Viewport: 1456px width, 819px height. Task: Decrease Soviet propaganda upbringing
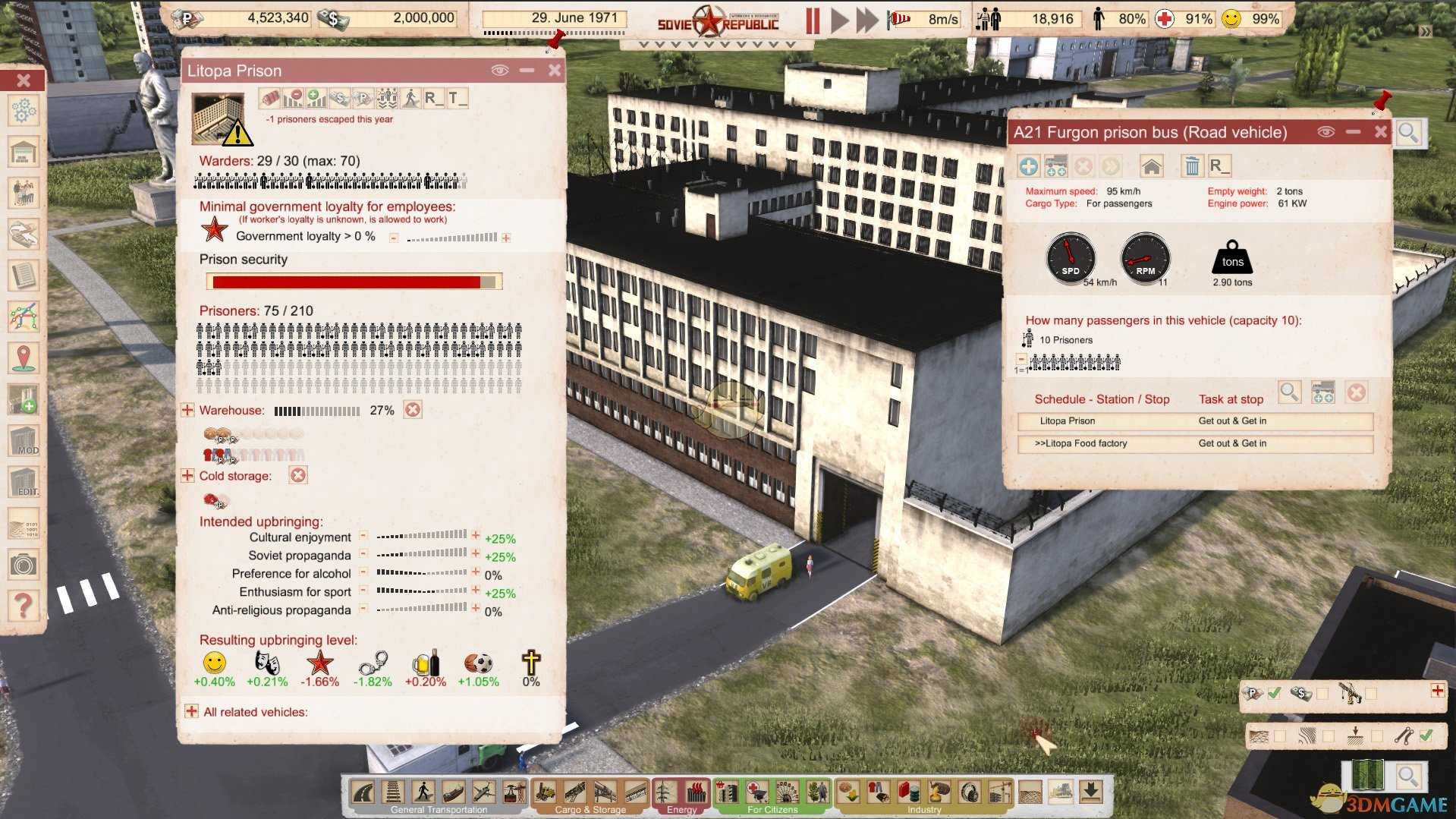[x=363, y=554]
